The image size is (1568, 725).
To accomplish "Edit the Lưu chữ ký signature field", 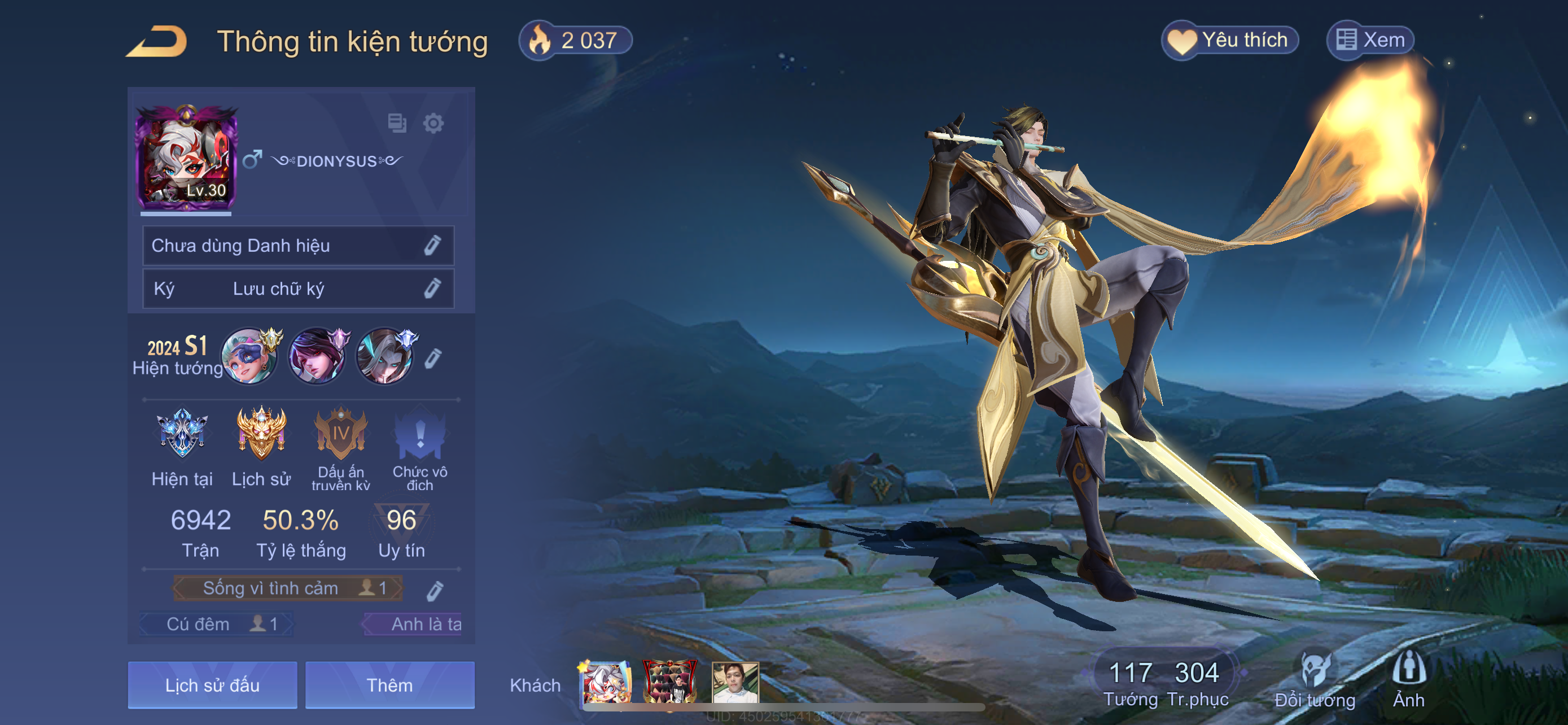I will click(432, 288).
